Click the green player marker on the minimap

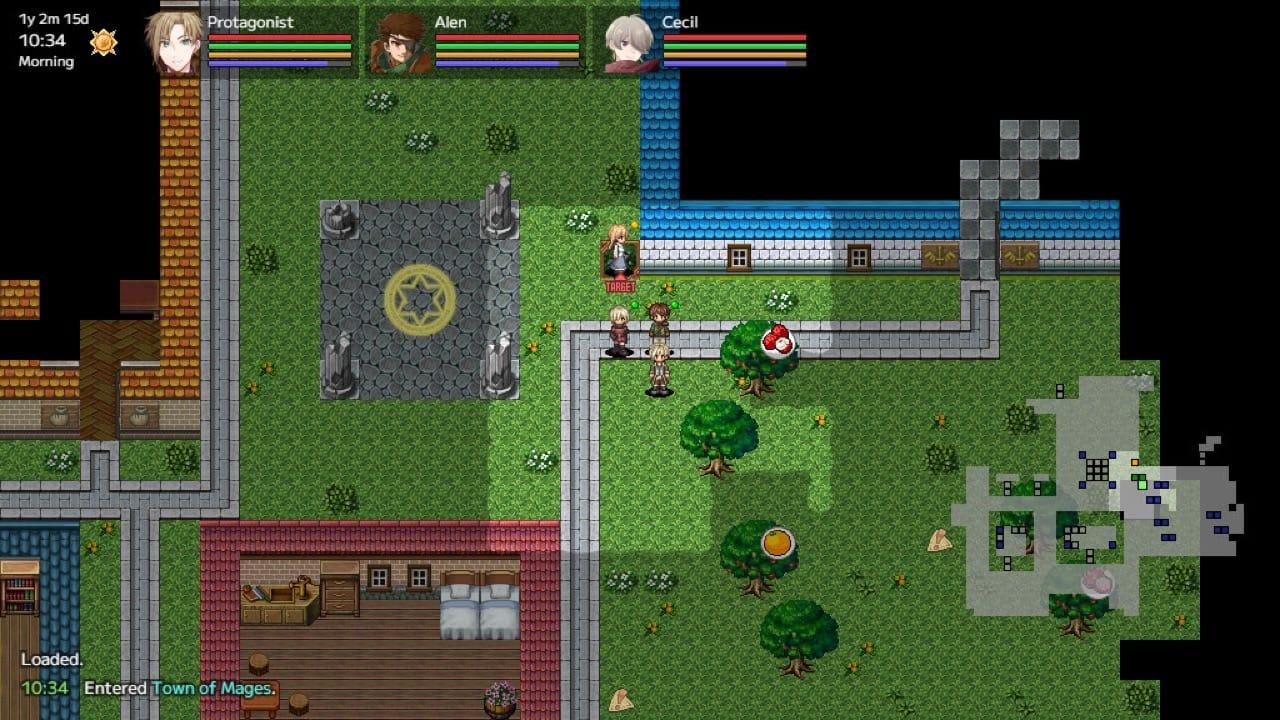tap(1142, 485)
